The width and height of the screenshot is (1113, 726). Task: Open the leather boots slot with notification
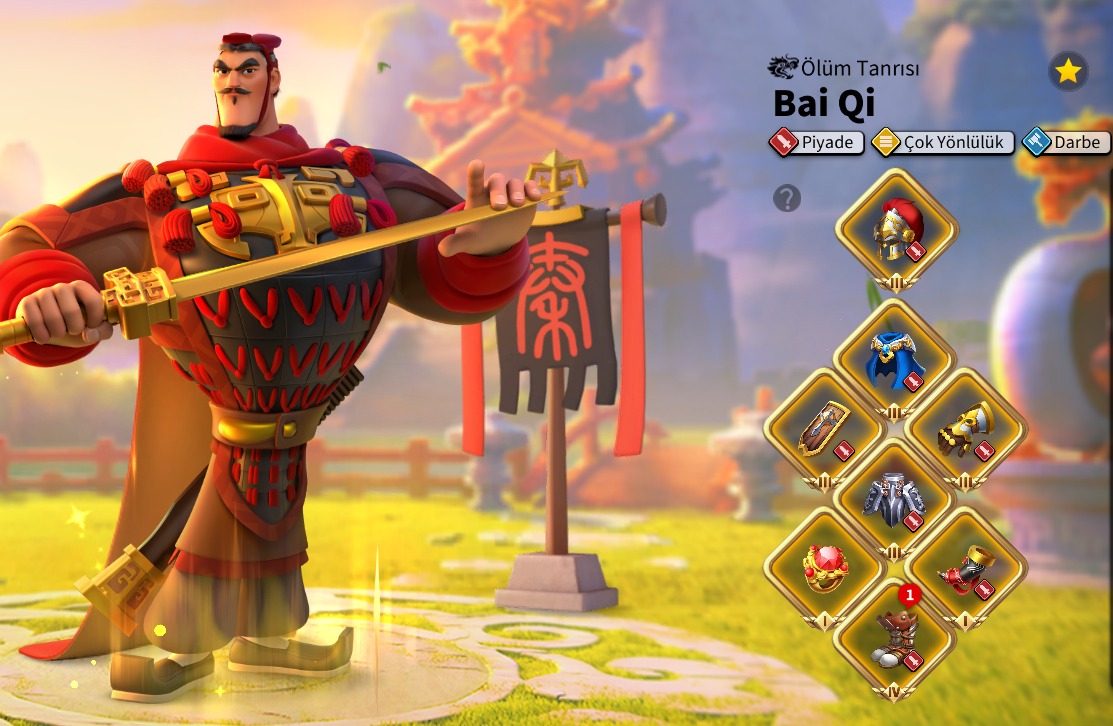[x=894, y=638]
